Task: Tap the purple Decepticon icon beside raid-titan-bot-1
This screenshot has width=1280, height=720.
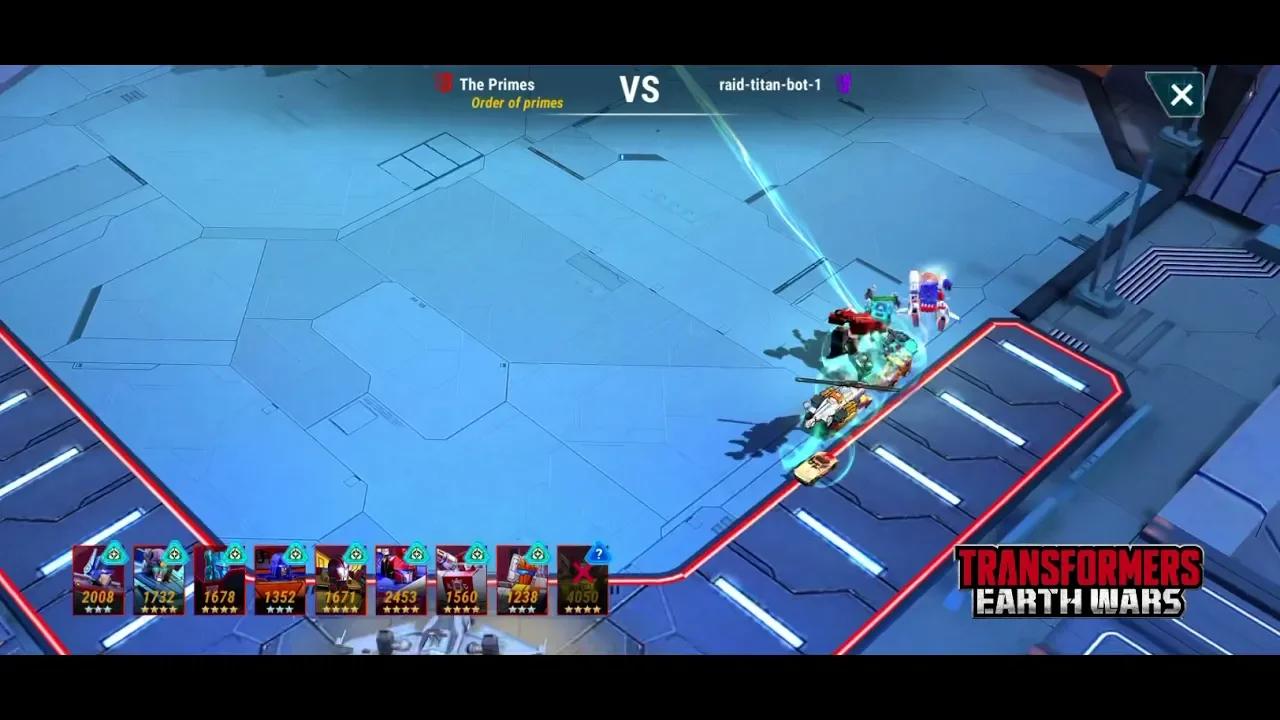Action: click(843, 85)
